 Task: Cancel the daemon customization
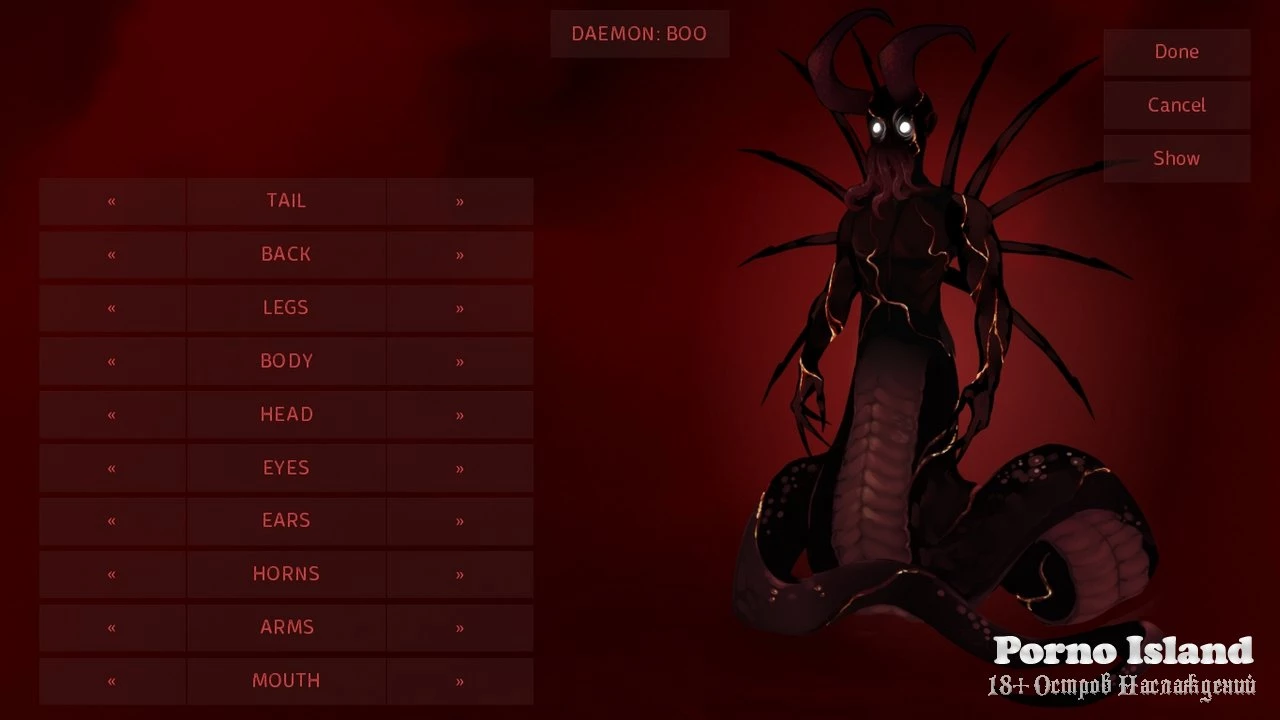pyautogui.click(x=1176, y=105)
